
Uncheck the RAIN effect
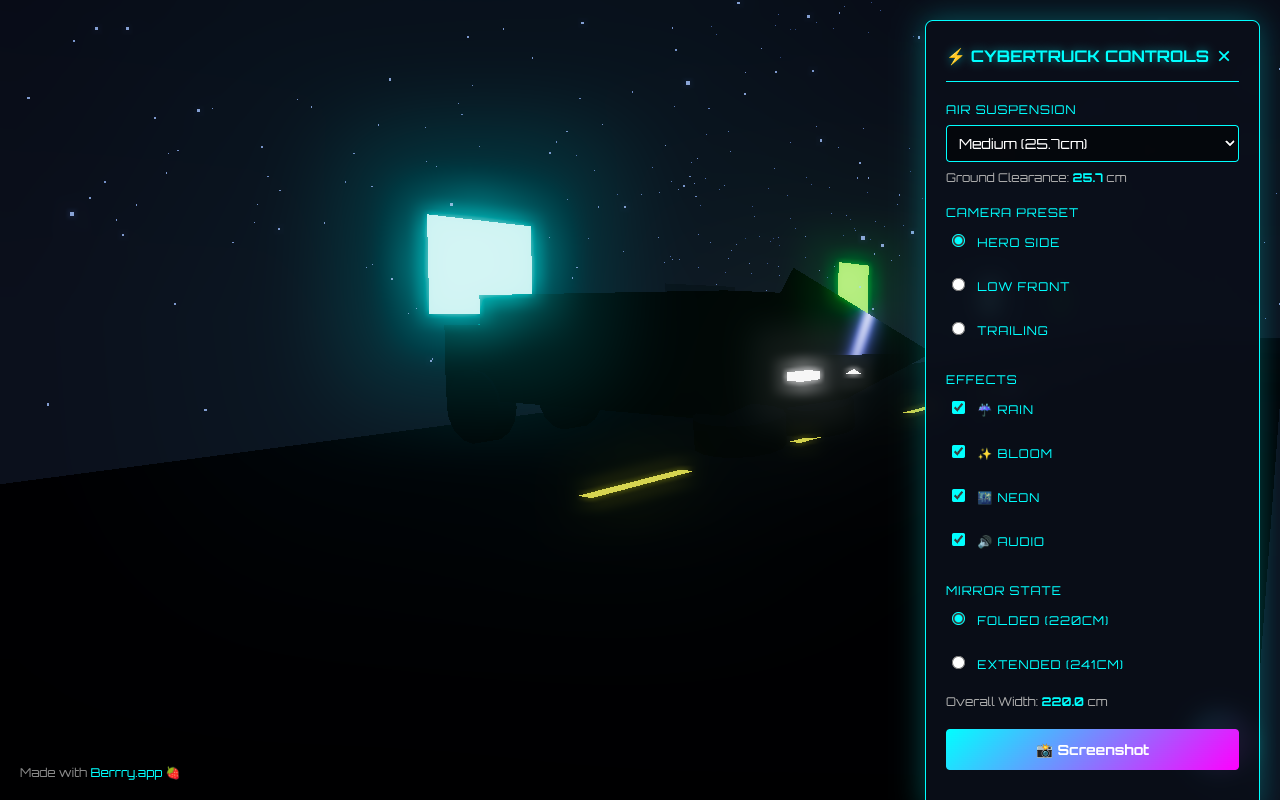(958, 407)
